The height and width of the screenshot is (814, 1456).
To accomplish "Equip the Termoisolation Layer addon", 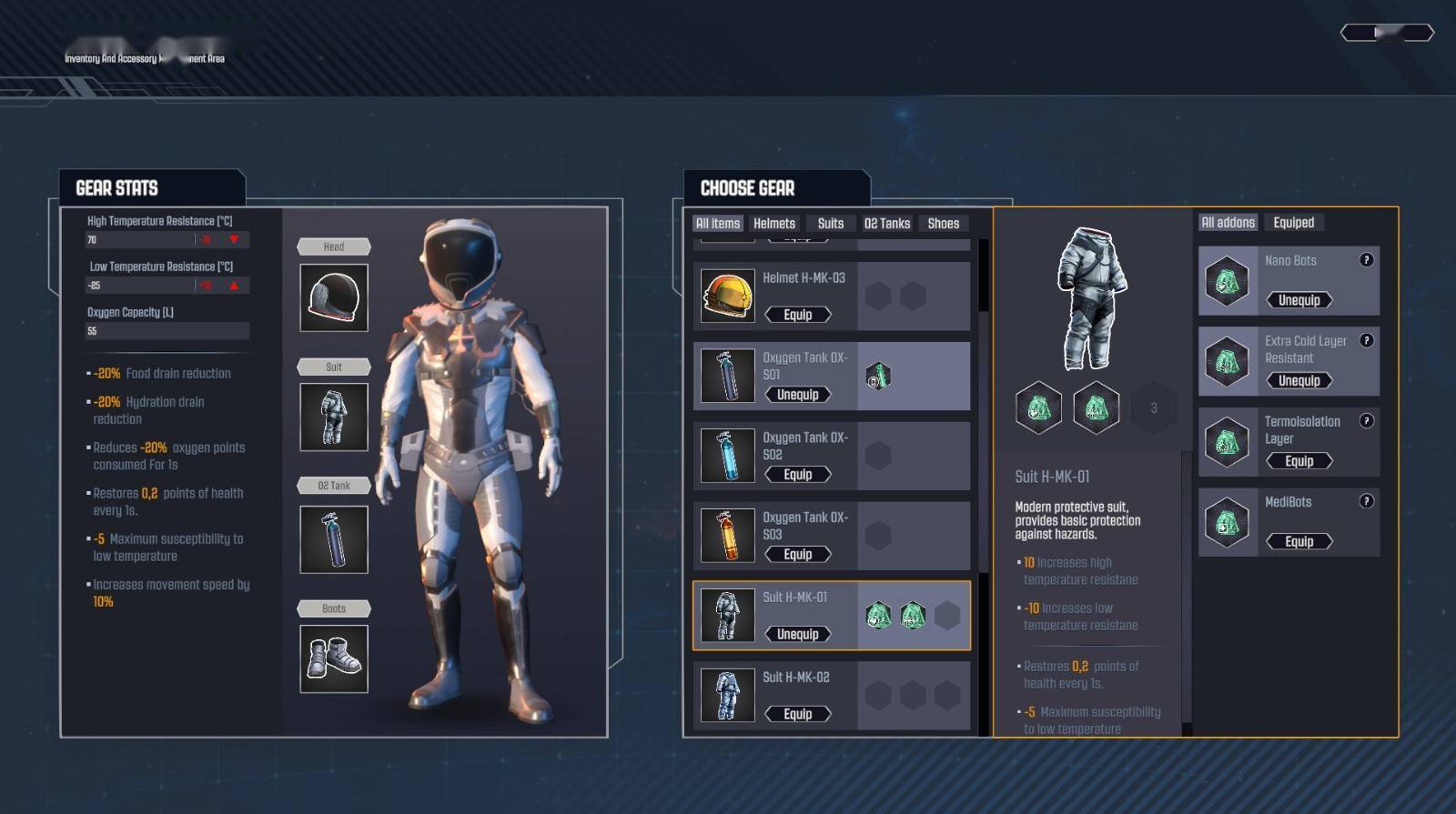I will pos(1299,461).
